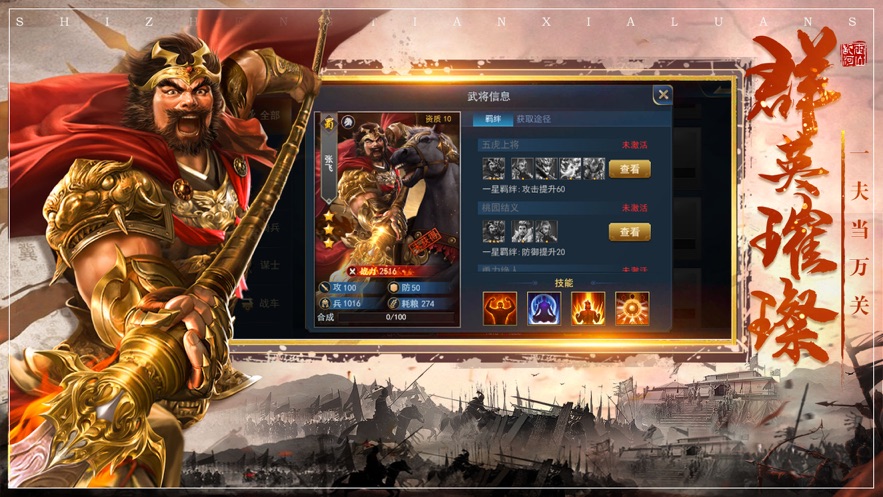Switch to the 羁绊 bonds tab

[x=492, y=119]
